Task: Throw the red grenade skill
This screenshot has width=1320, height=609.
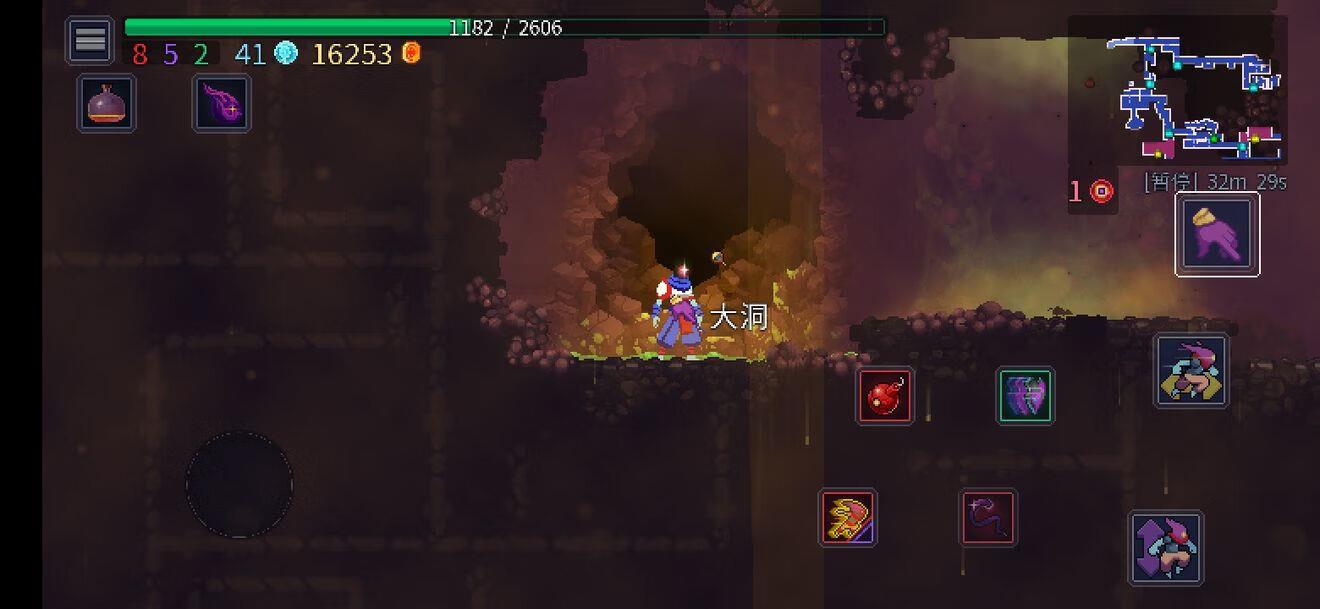Action: point(885,396)
